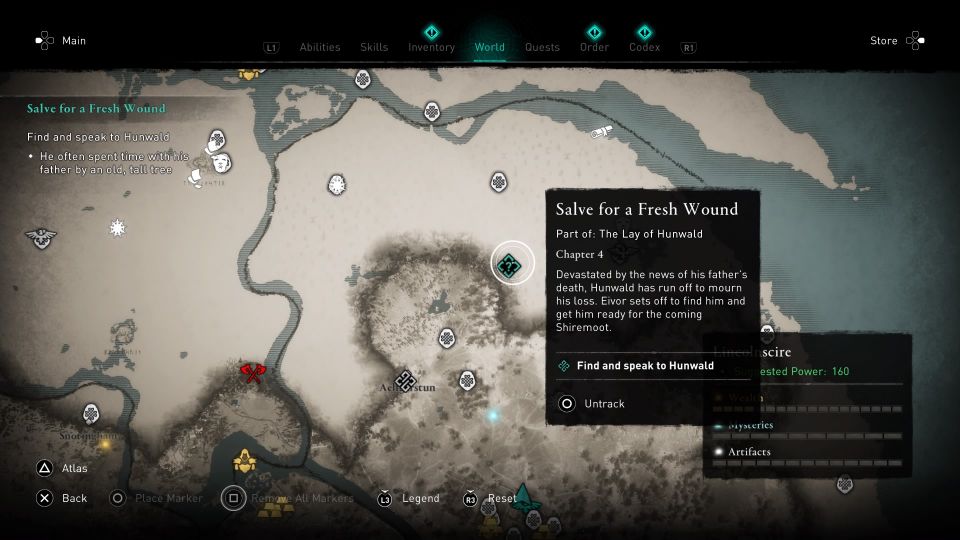The width and height of the screenshot is (960, 540).
Task: Go Back from the map
Action: (74, 498)
